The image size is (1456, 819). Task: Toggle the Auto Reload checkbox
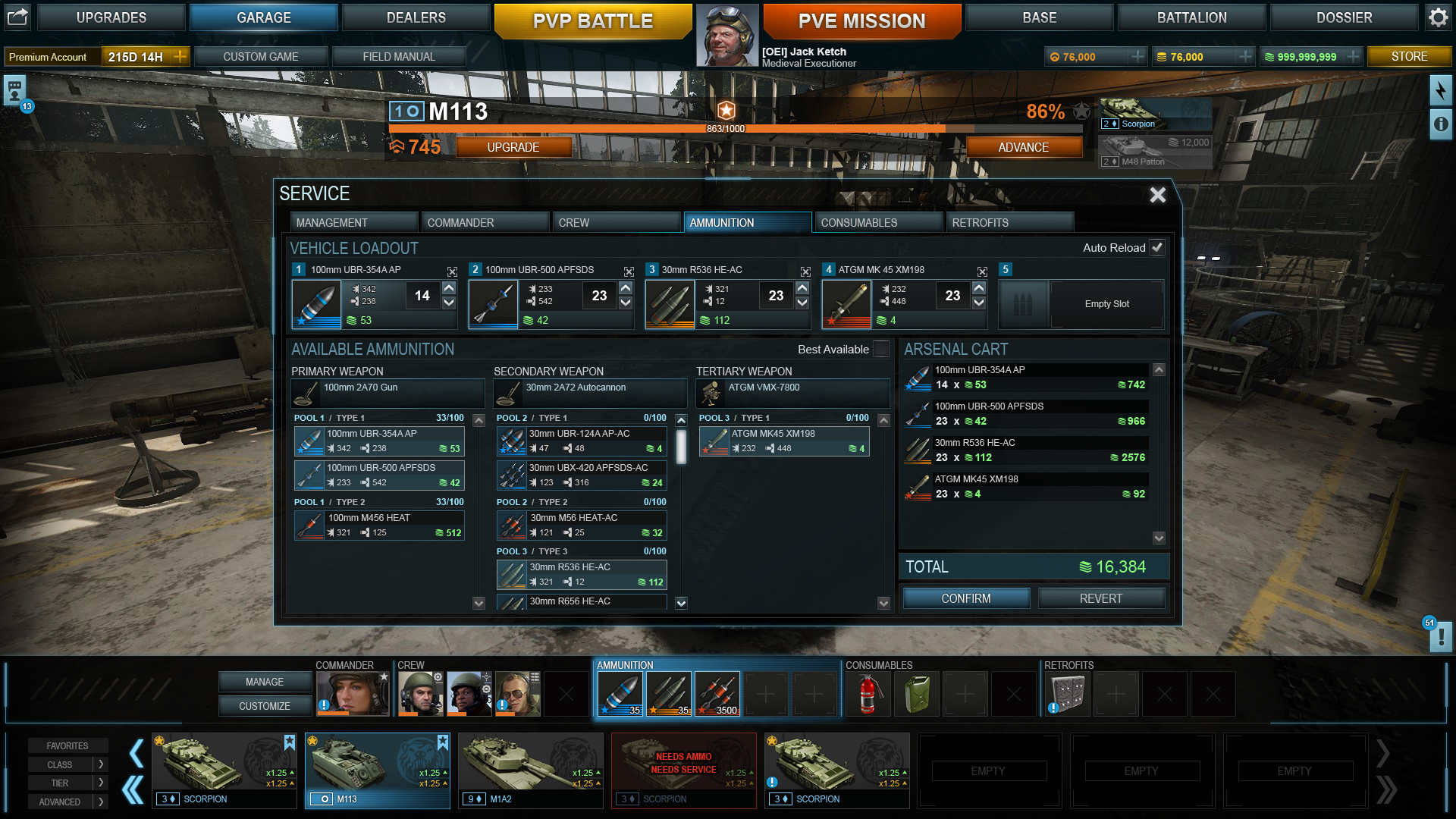[1157, 247]
